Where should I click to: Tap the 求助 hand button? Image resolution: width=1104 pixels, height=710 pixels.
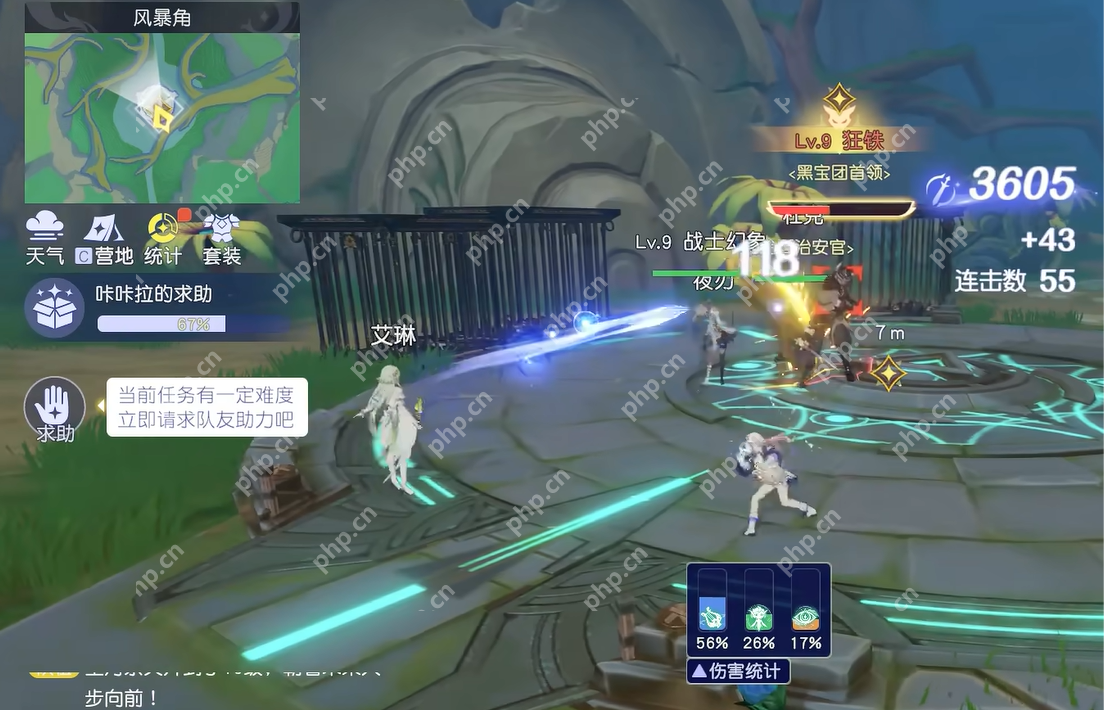tap(54, 408)
